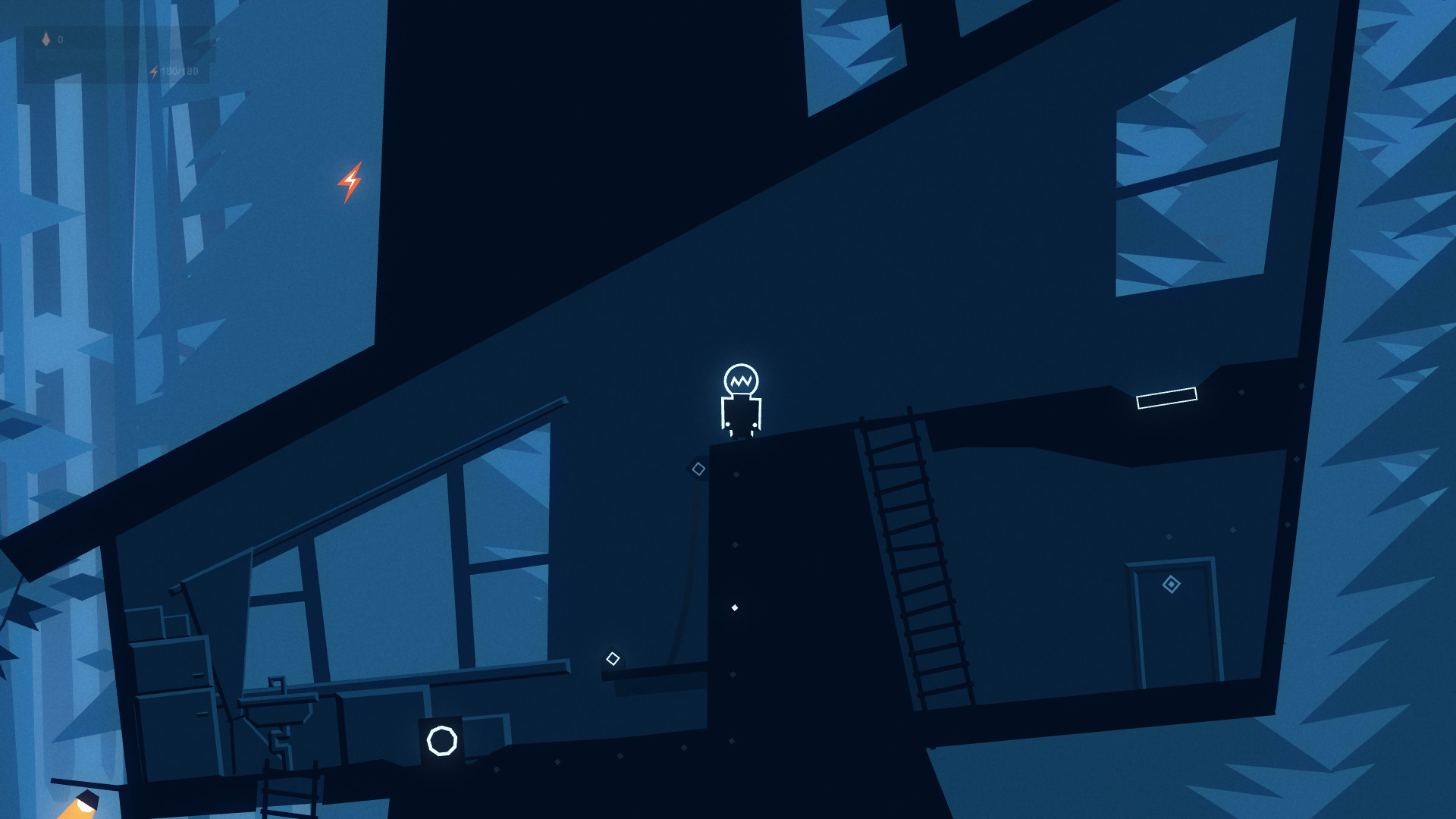Click the small white diamond on the wall
The image size is (1456, 819).
pyautogui.click(x=733, y=606)
